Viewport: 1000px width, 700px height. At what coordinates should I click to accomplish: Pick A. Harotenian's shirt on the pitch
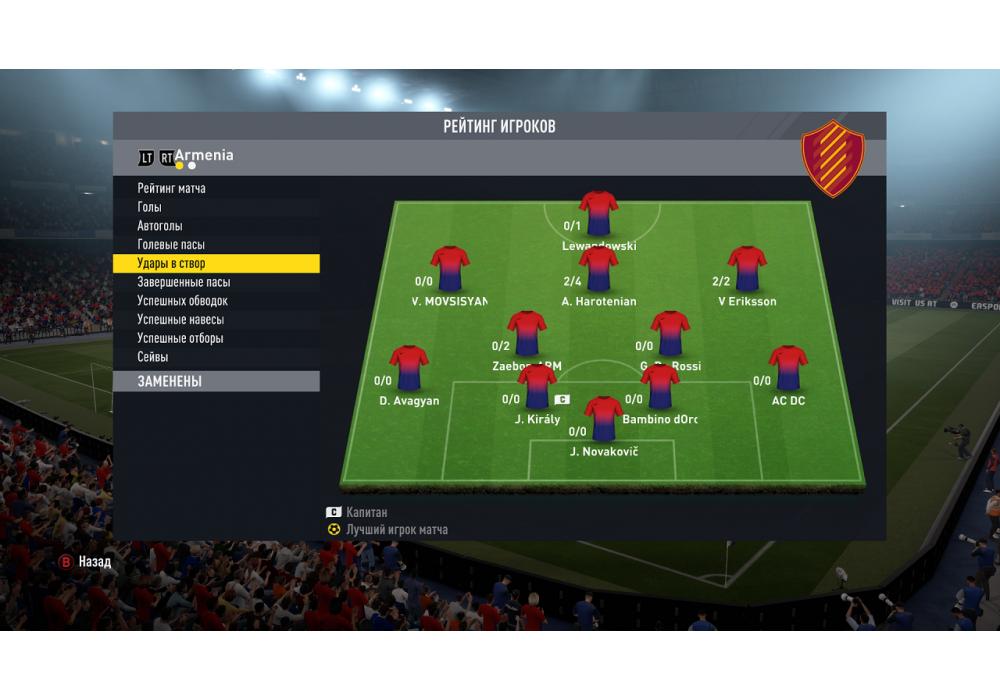598,268
